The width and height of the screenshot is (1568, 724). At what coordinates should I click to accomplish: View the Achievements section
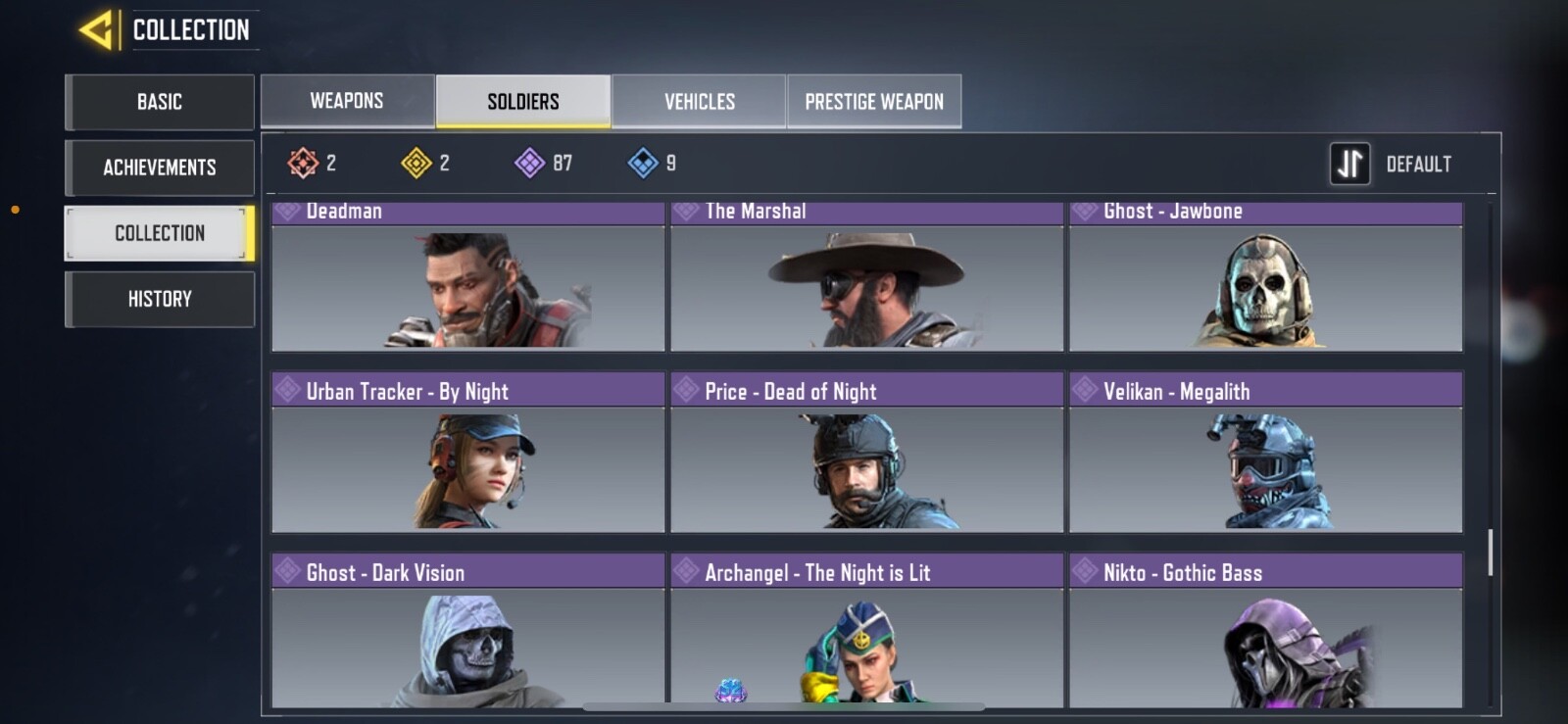click(159, 168)
